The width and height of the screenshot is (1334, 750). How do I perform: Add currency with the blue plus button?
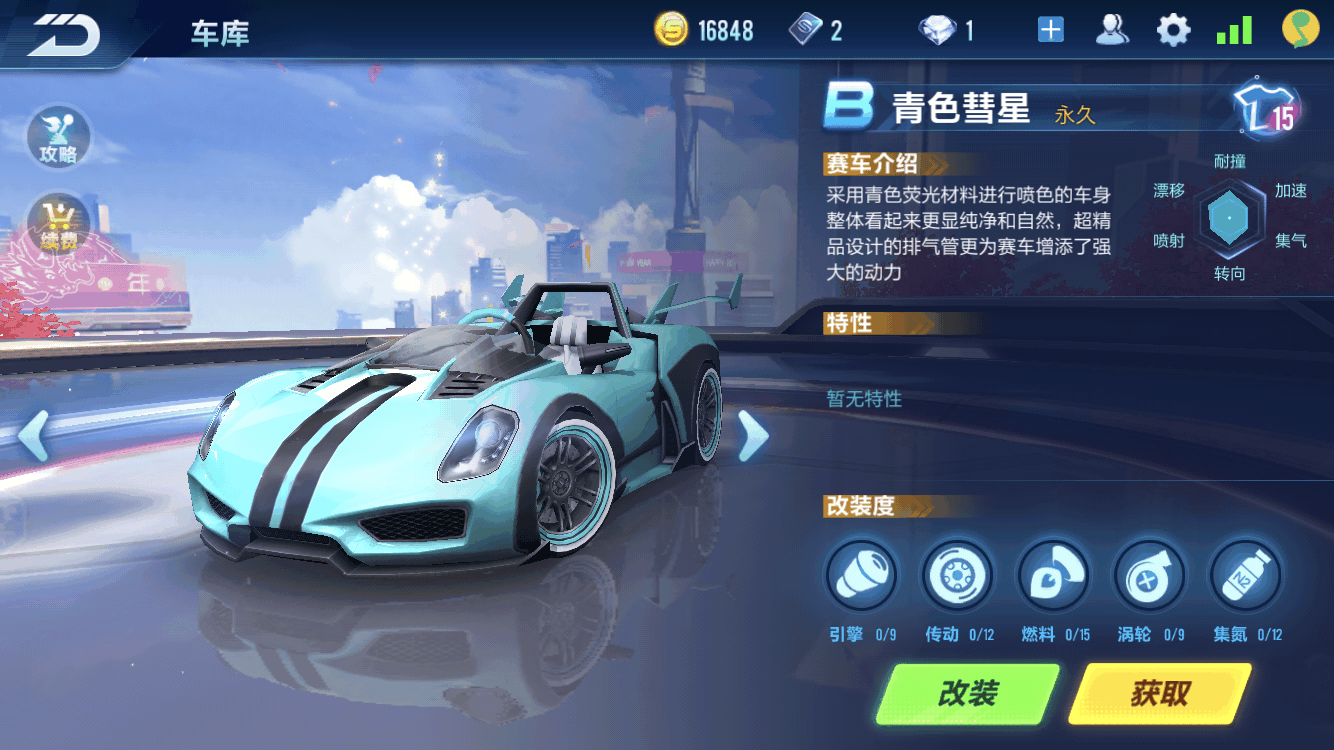click(1050, 30)
